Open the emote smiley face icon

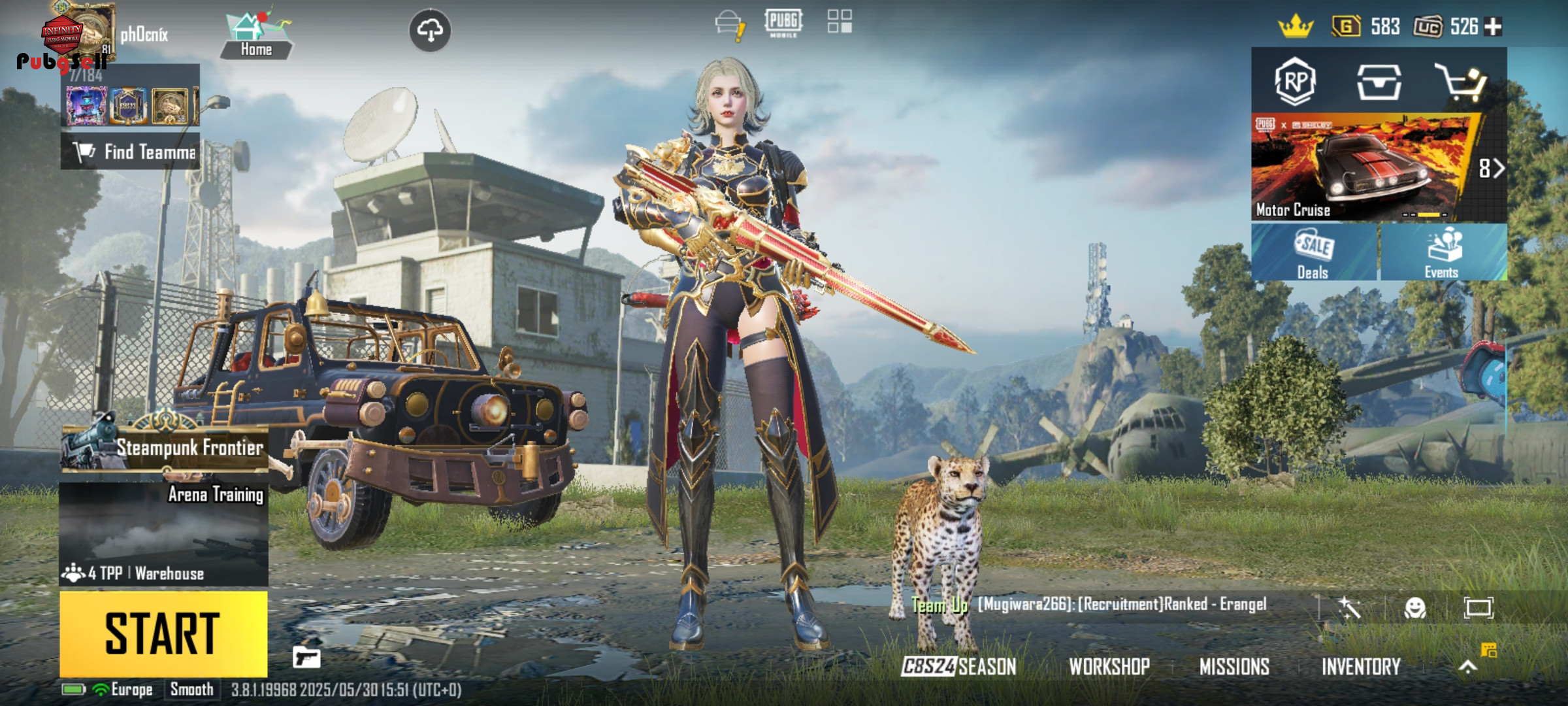(x=1414, y=608)
